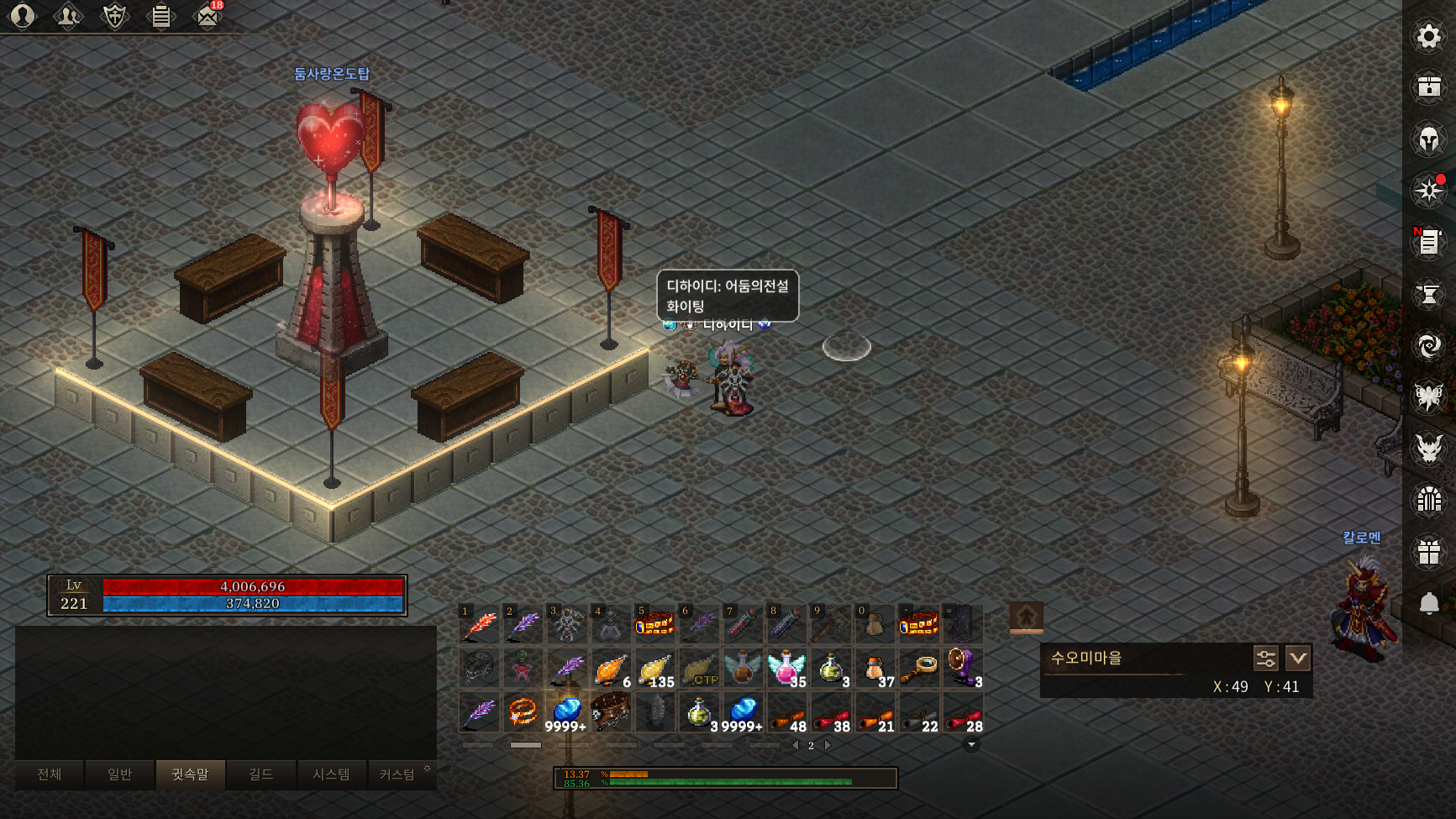The height and width of the screenshot is (819, 1456).
Task: Open the guild shield menu
Action: 114,16
